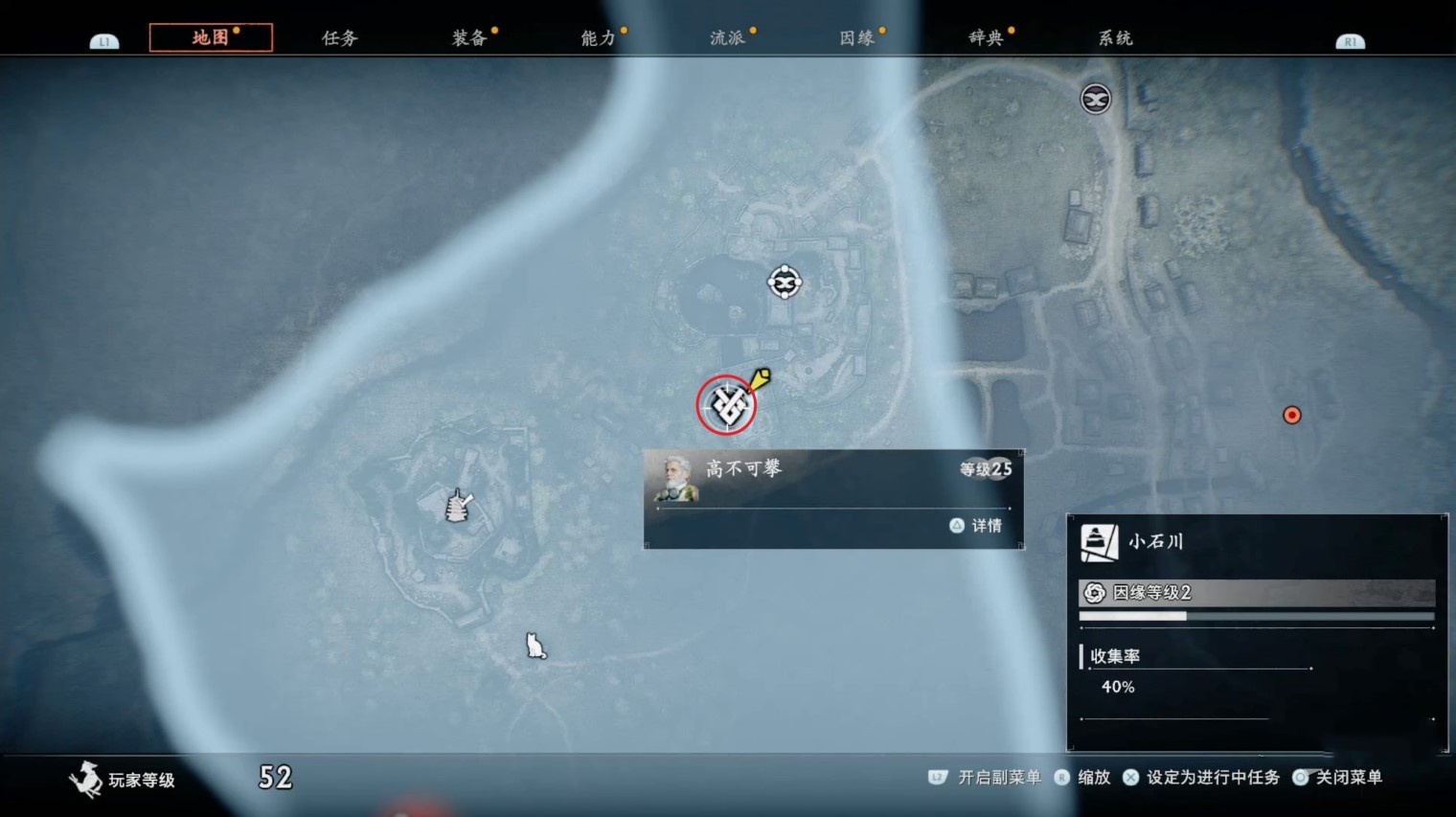Select the castle landmark icon on the left map area
1456x817 pixels.
[x=456, y=506]
